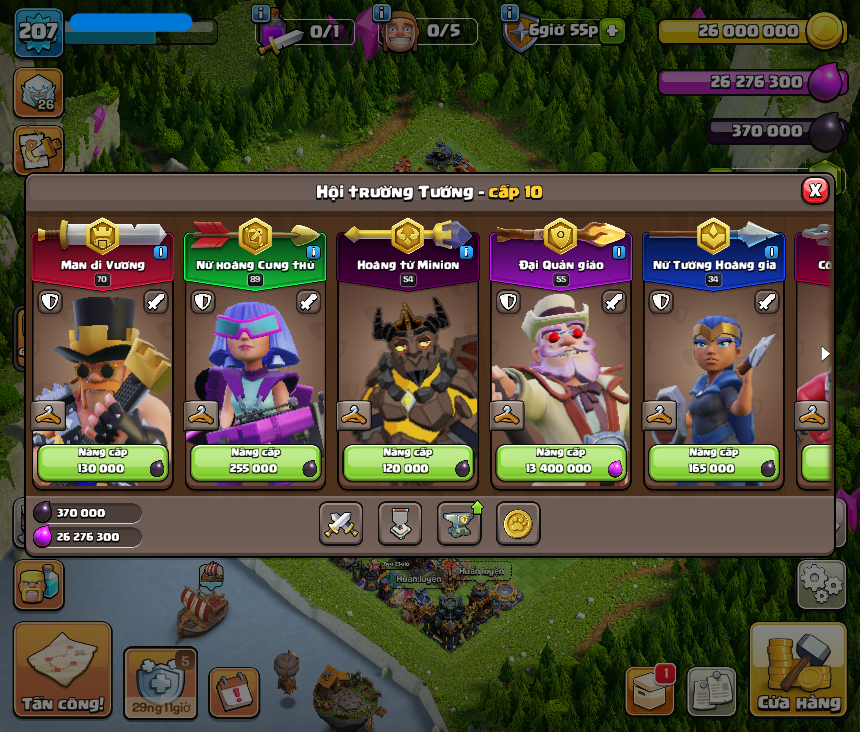Upgrade Man di Vương for 130 000

coord(103,462)
